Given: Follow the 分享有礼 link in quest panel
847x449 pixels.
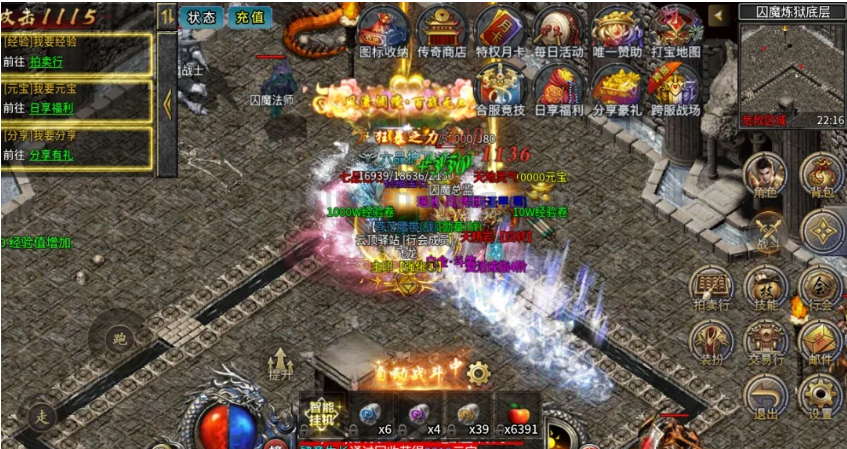Looking at the screenshot, I should 54,155.
